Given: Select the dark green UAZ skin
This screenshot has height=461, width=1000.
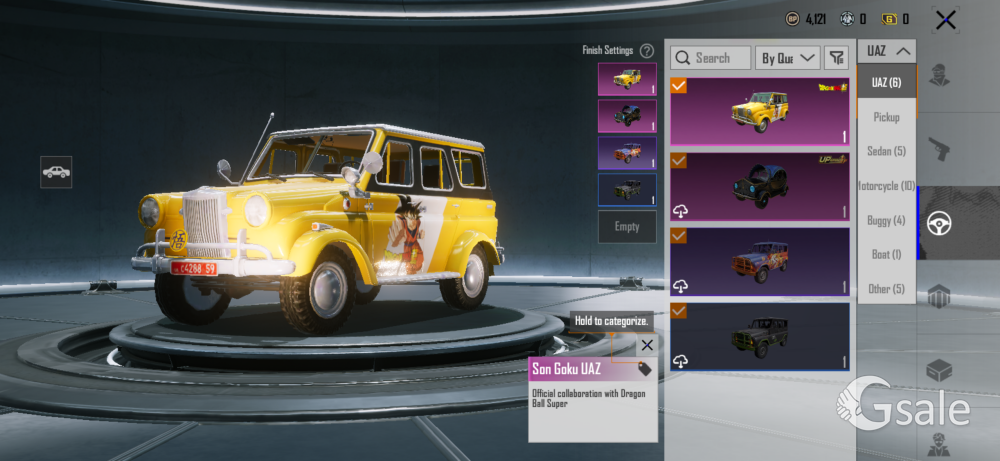Looking at the screenshot, I should (759, 336).
